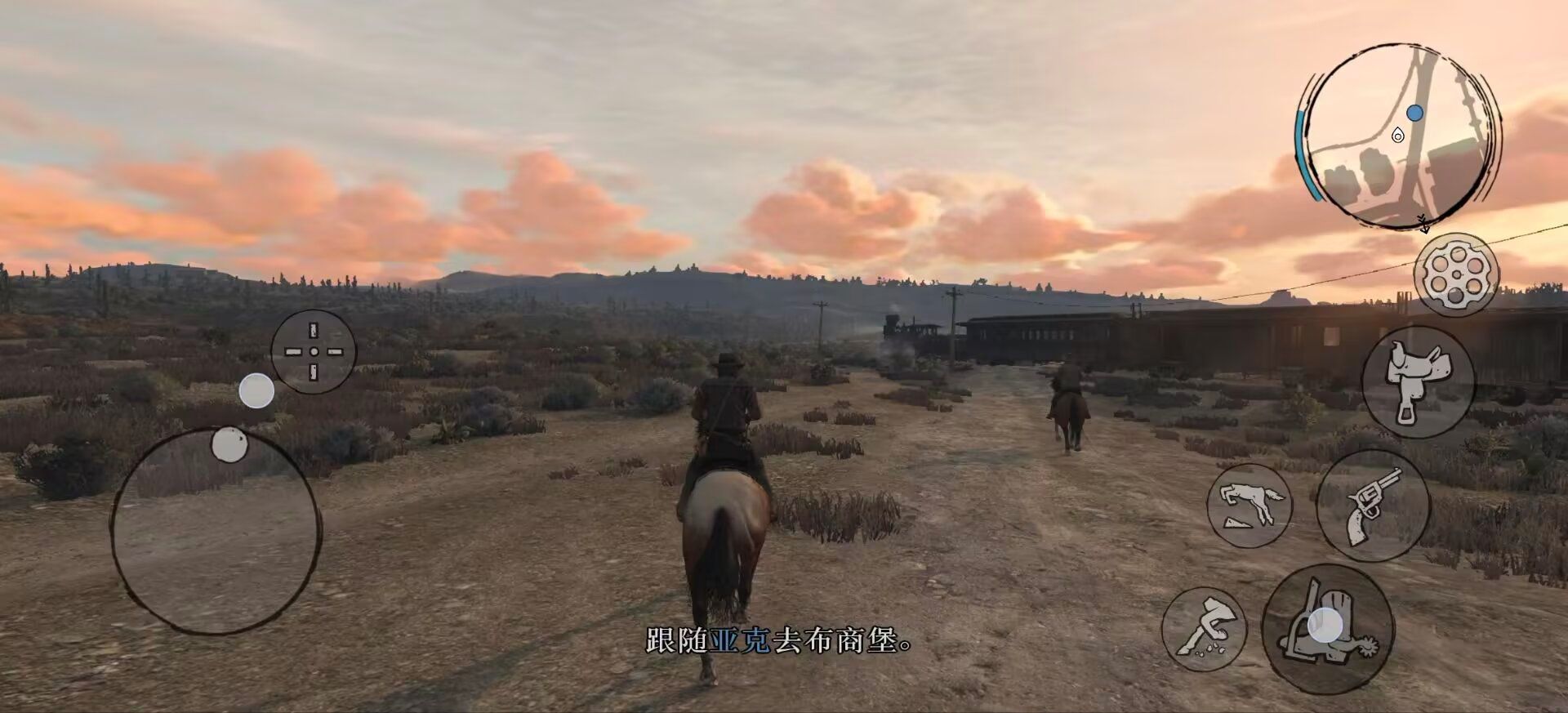Open the revolver cylinder weapon wheel
Image resolution: width=1568 pixels, height=713 pixels.
click(x=1455, y=275)
